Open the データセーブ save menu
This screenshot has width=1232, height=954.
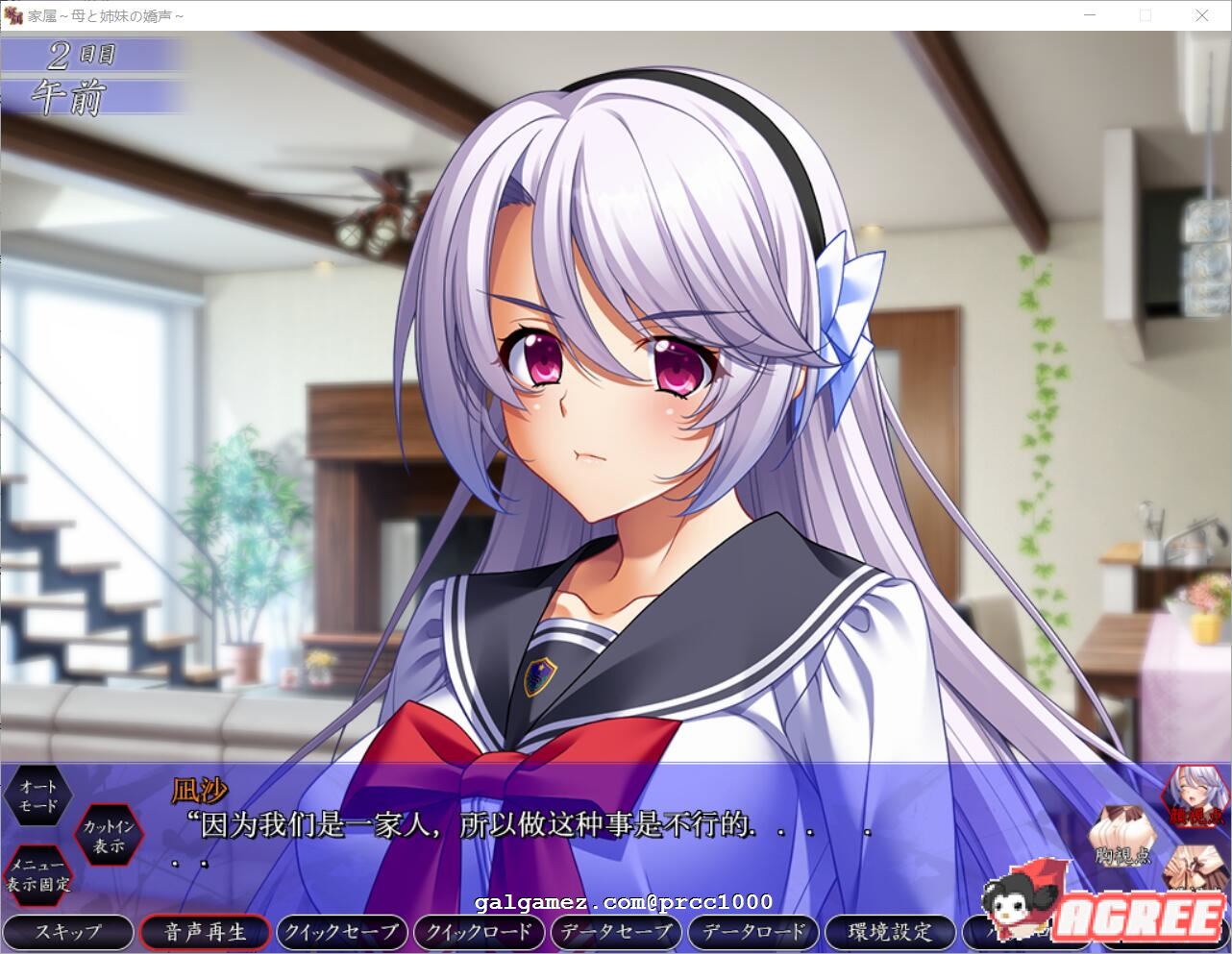tap(616, 932)
